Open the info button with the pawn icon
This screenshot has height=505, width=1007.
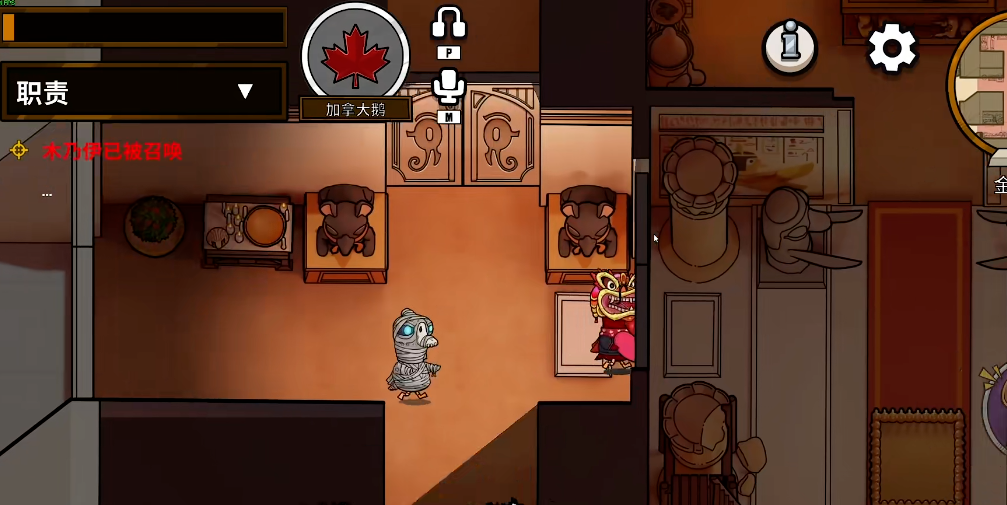point(790,46)
